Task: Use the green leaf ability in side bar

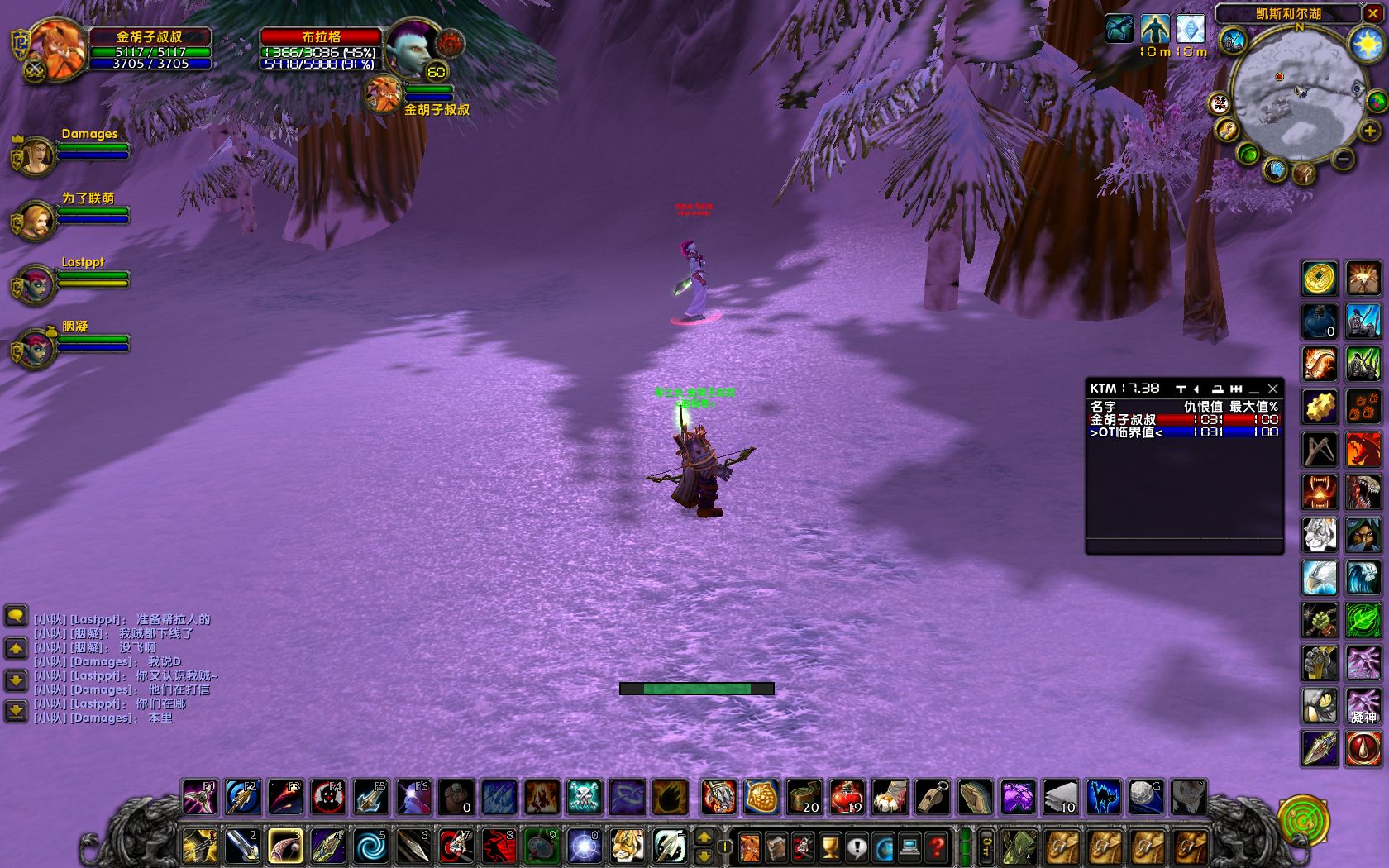Action: [x=1363, y=620]
